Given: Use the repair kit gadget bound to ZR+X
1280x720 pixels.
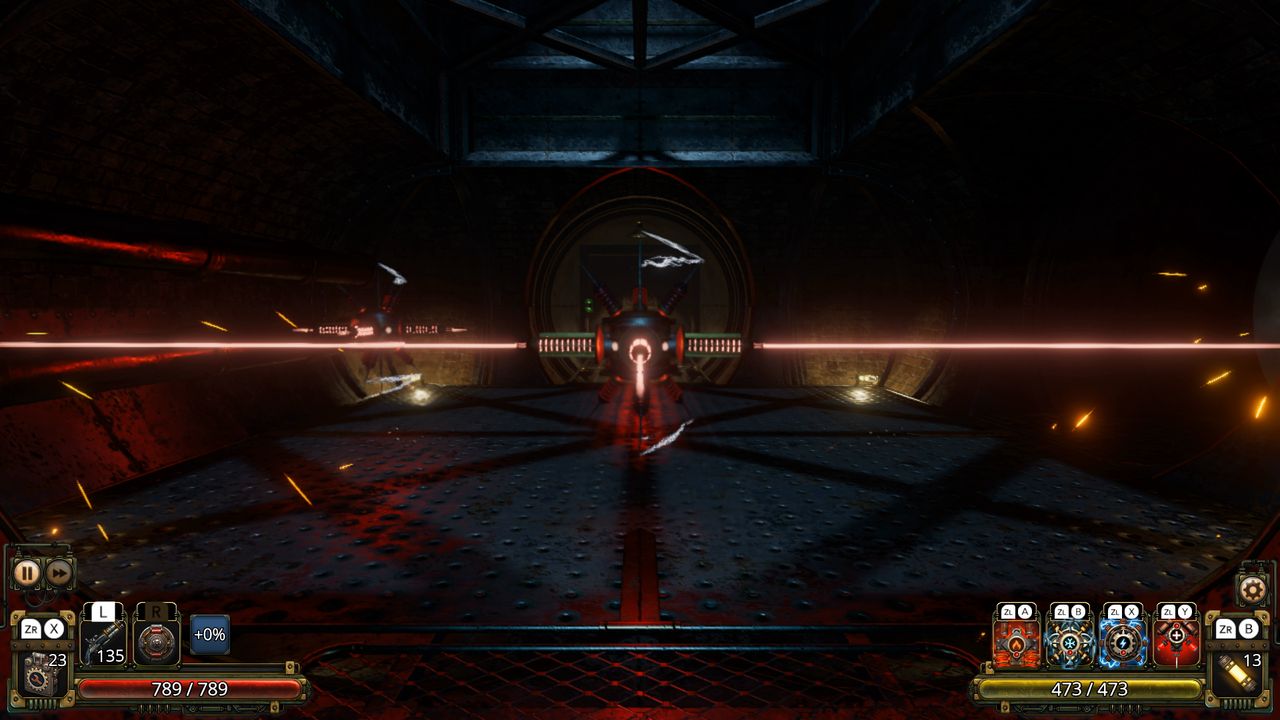Looking at the screenshot, I should (39, 676).
